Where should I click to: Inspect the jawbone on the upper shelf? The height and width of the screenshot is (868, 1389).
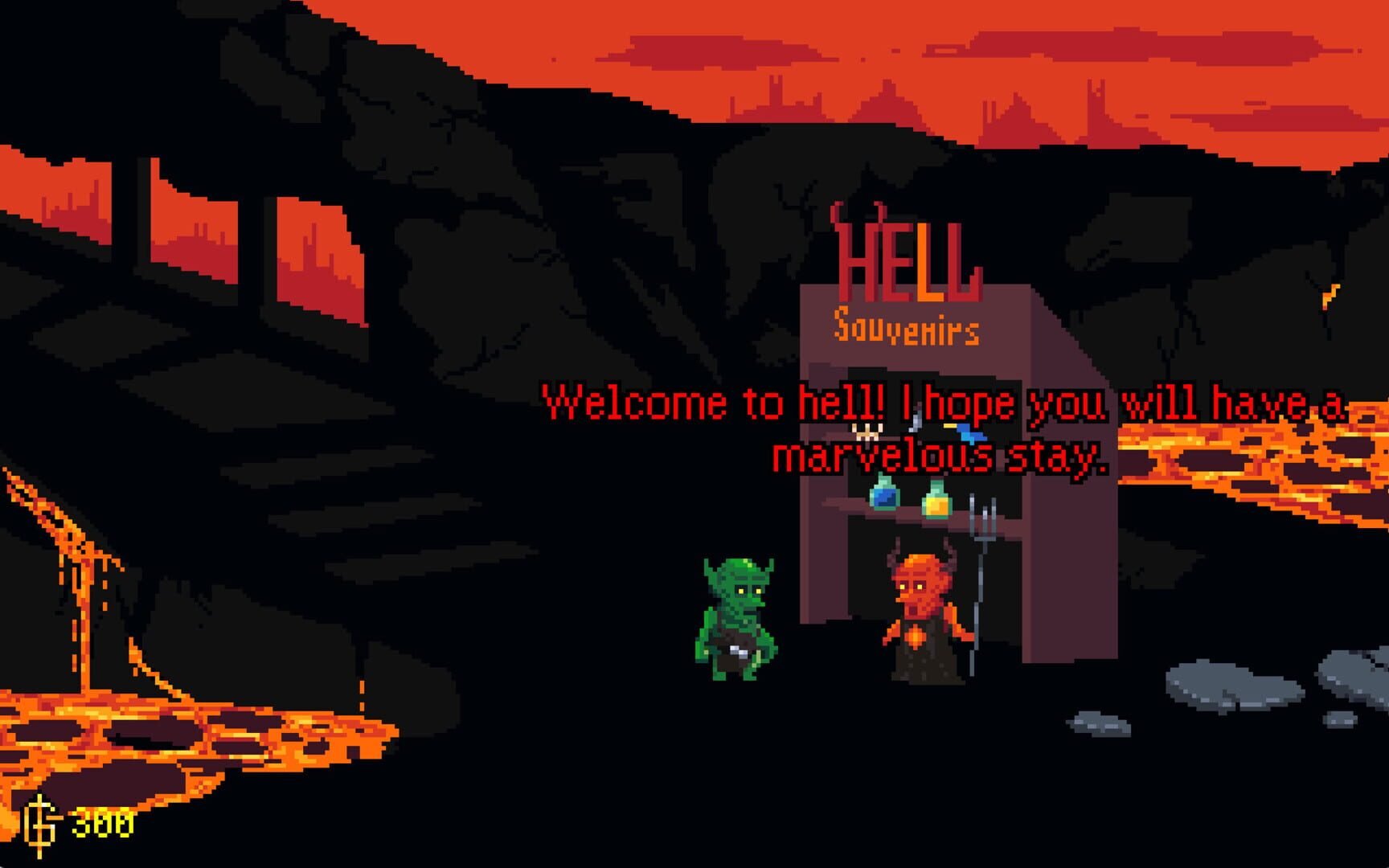click(x=867, y=432)
